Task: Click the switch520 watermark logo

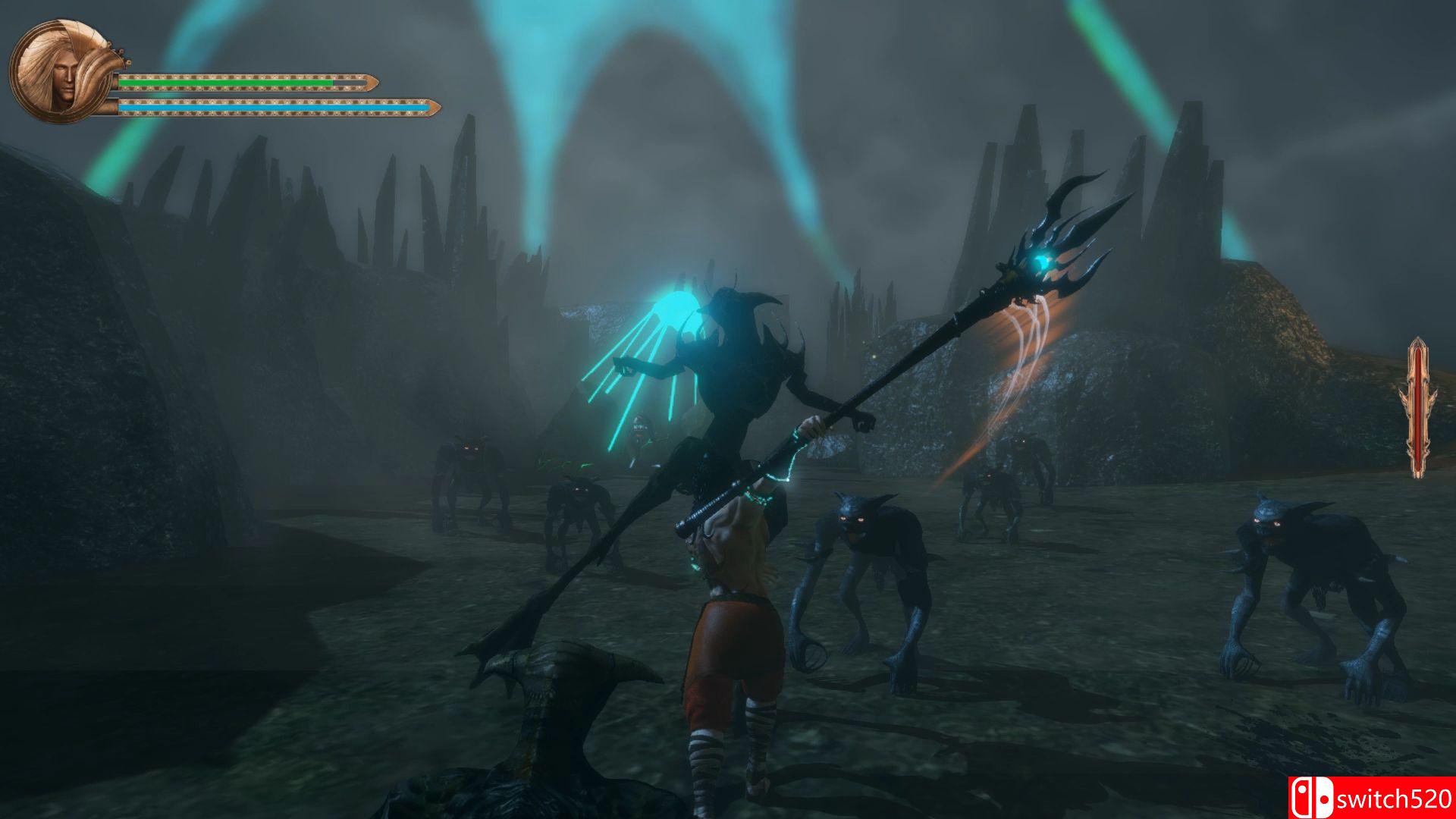Action: pyautogui.click(x=1371, y=798)
